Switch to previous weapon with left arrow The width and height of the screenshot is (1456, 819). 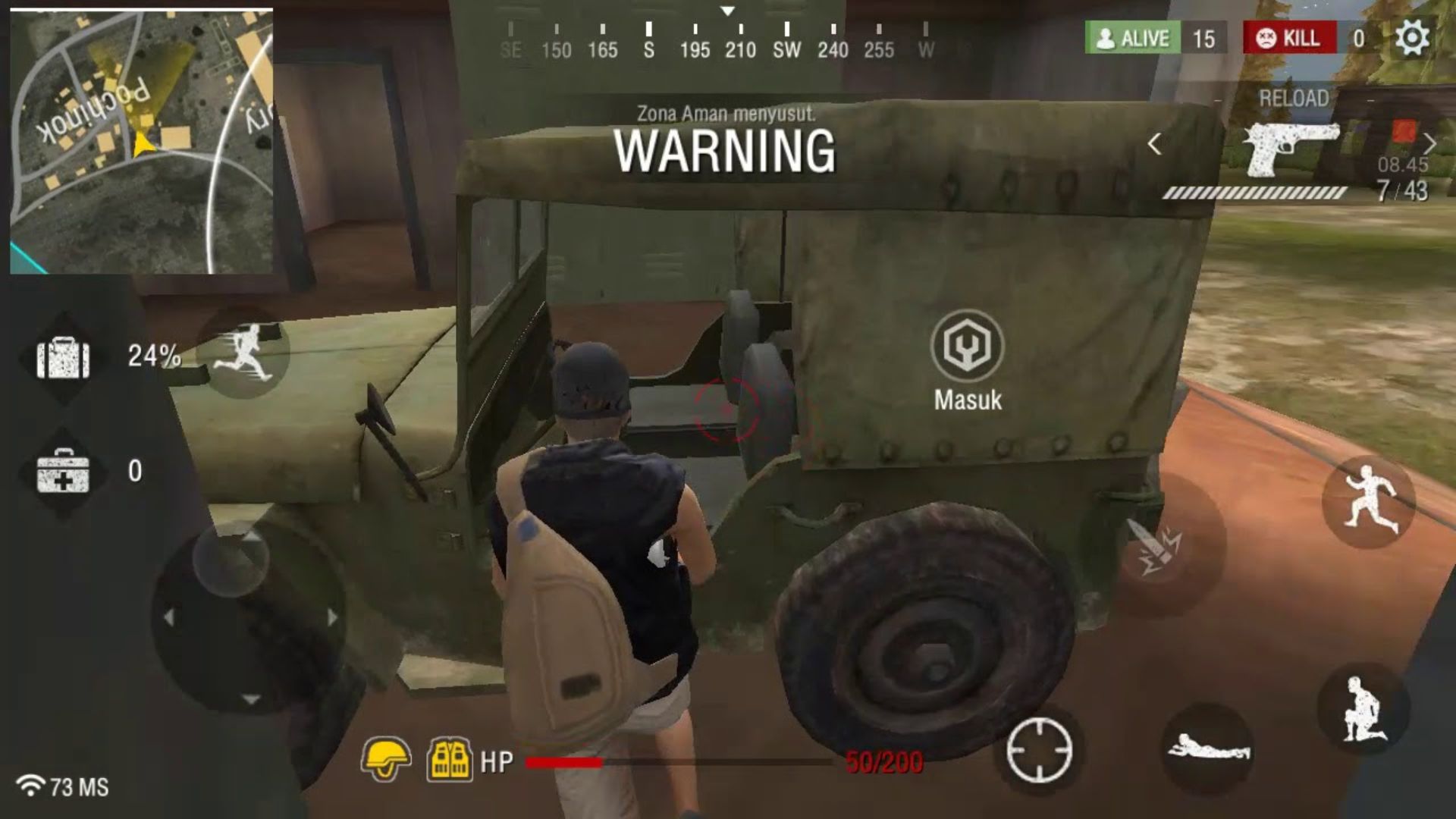coord(1154,144)
